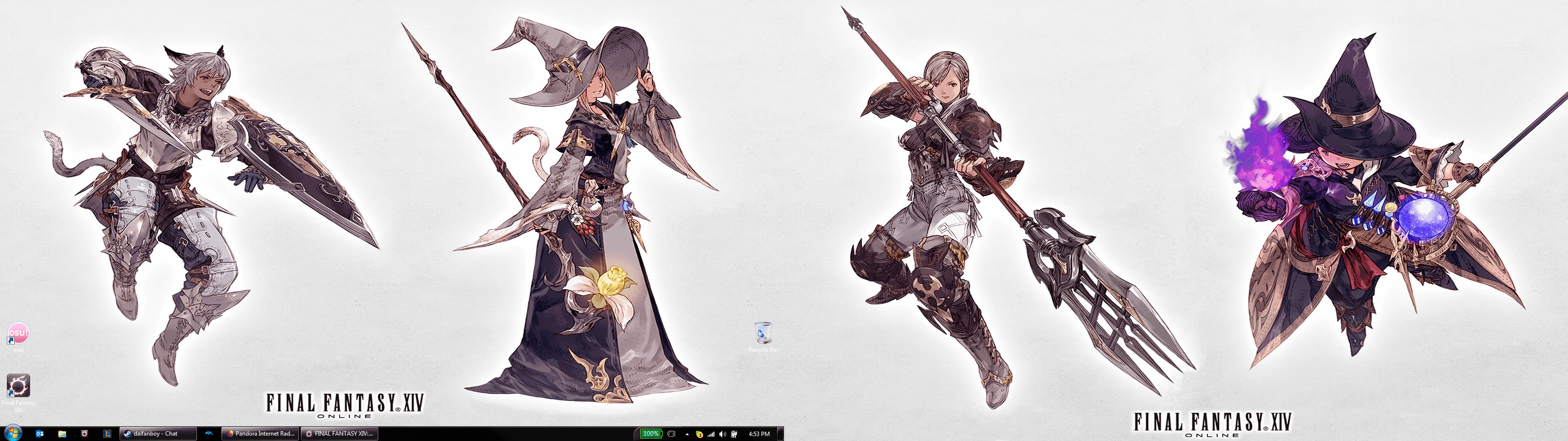
Task: Open the Action Center notification icon
Action: click(x=701, y=434)
